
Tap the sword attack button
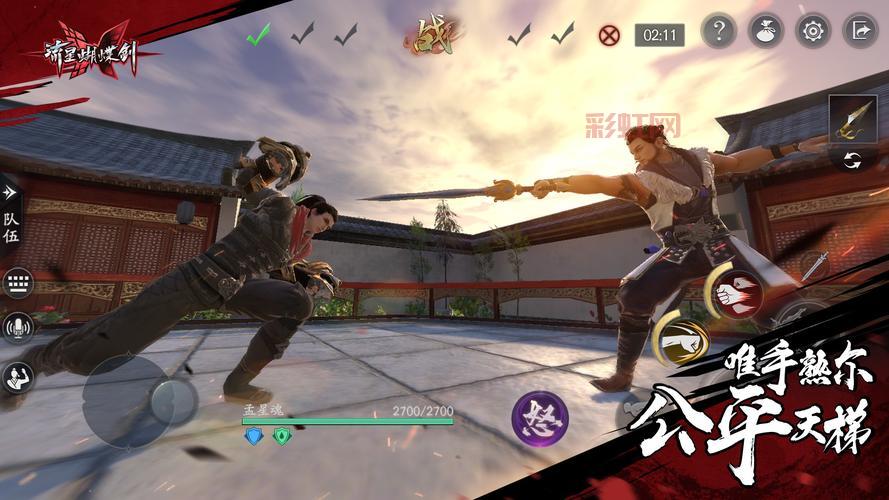click(813, 266)
